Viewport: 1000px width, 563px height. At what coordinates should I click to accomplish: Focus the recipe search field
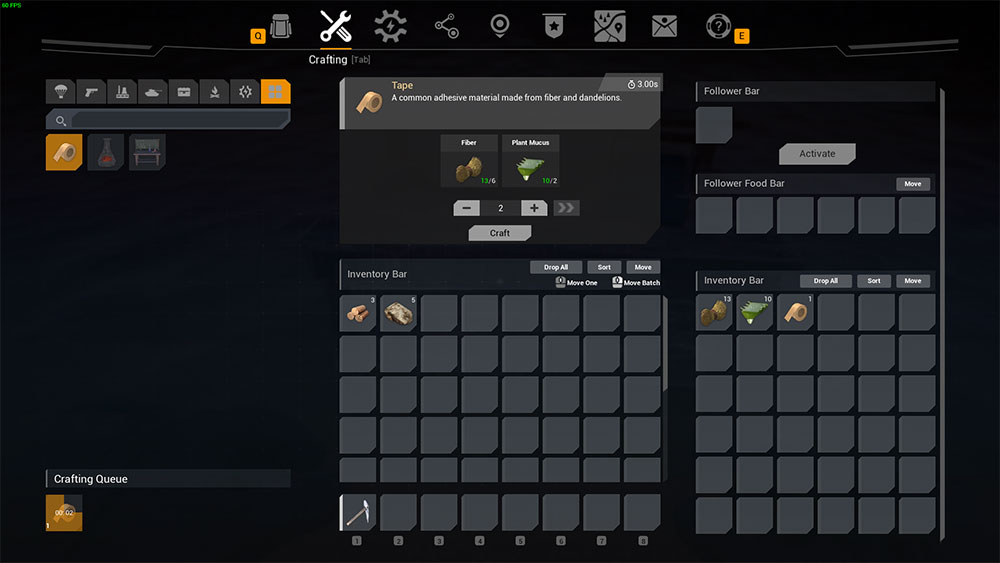(178, 120)
